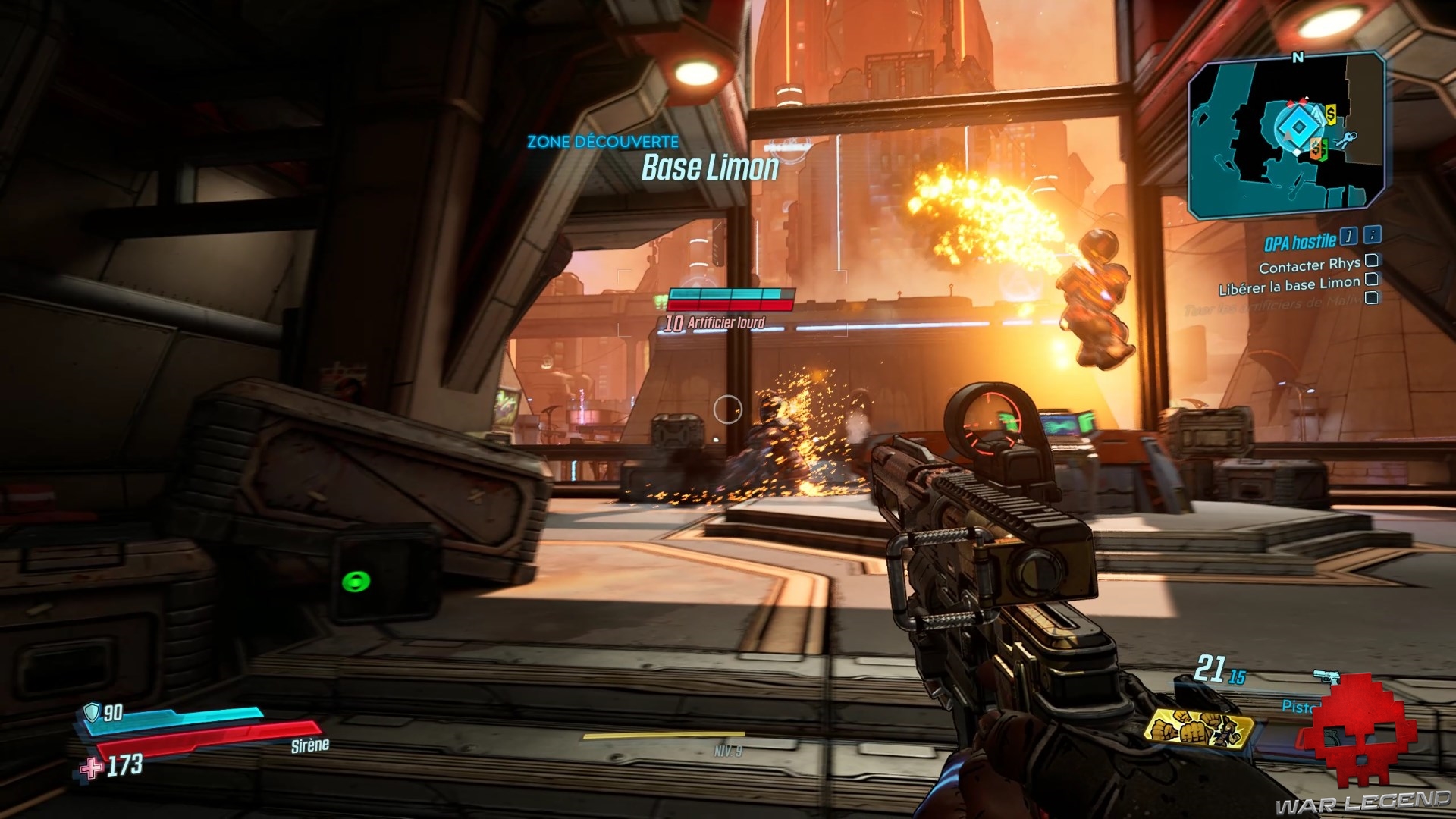Click the shield icon beside 90
This screenshot has width=1456, height=819.
tap(92, 711)
